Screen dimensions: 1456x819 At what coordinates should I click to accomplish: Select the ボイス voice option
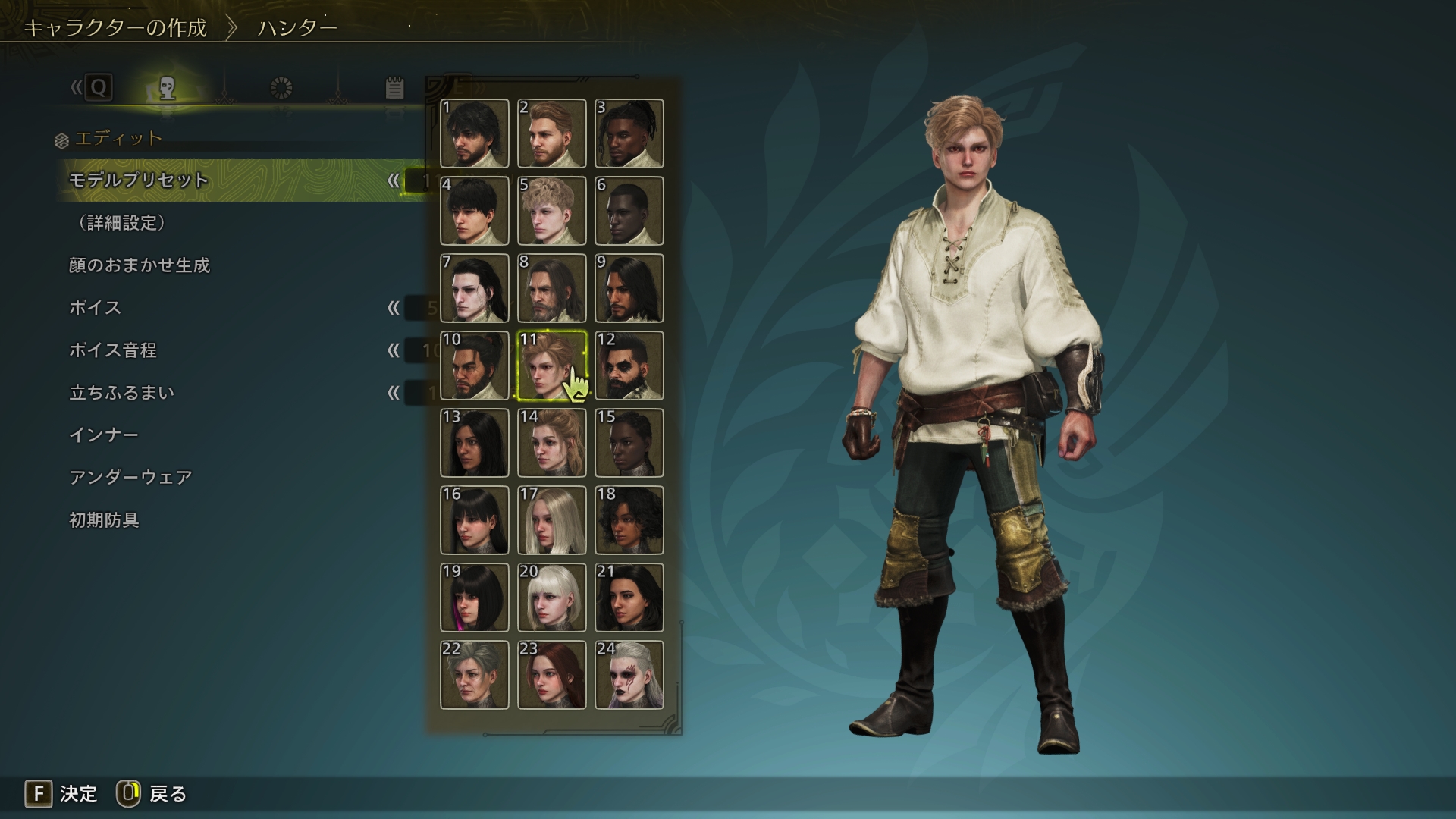pos(95,308)
